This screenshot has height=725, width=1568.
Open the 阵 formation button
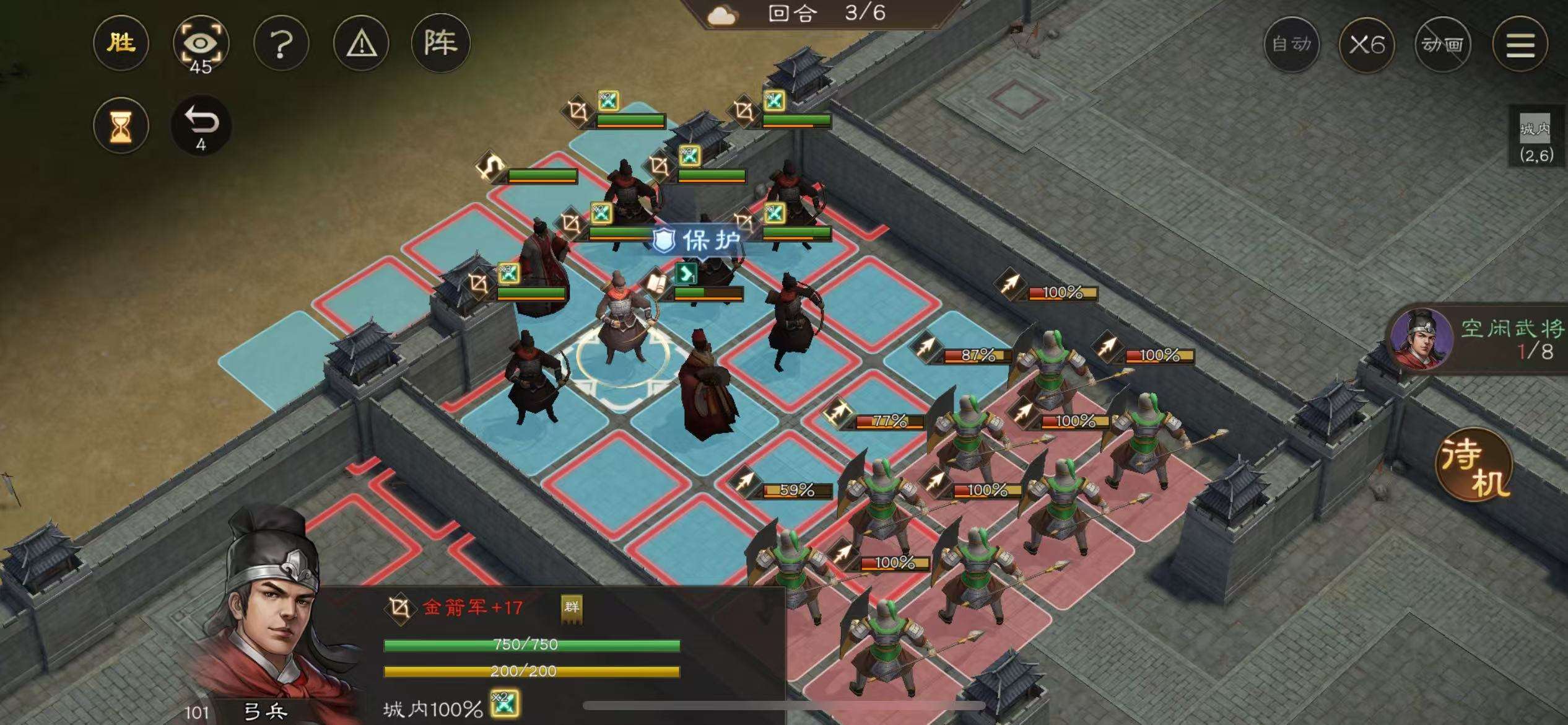pos(440,43)
